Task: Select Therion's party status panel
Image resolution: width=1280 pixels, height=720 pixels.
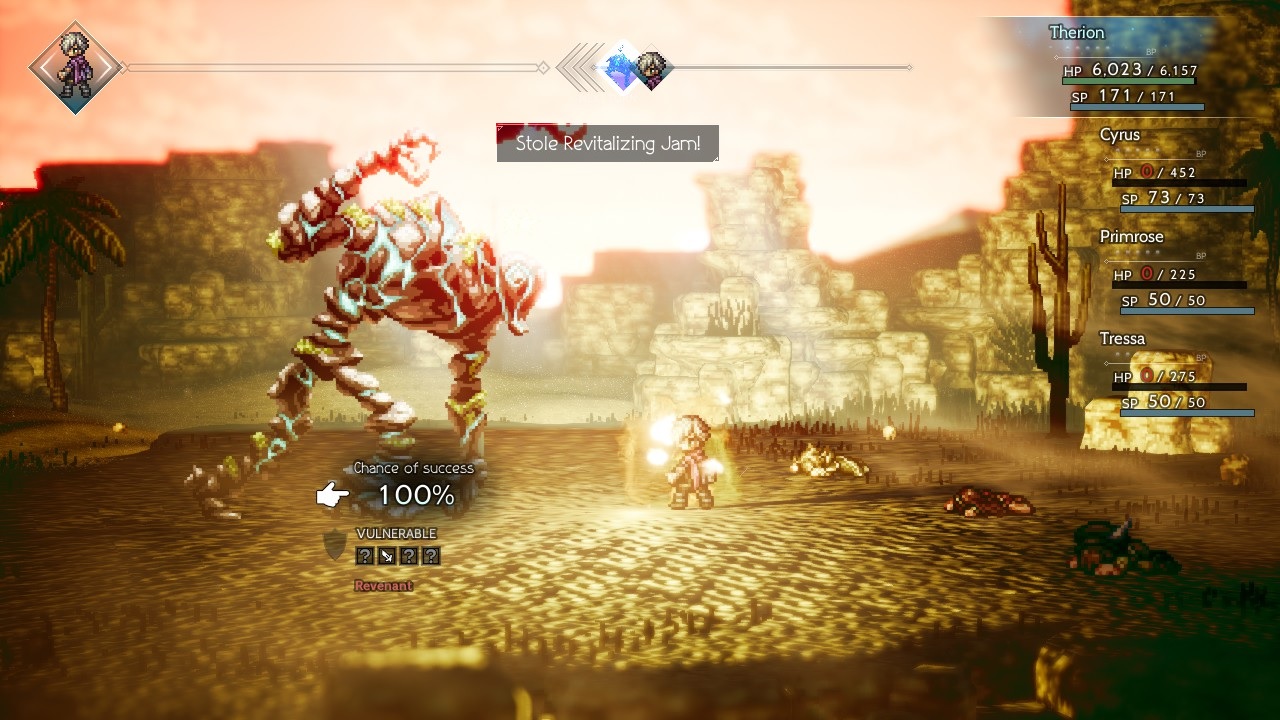Action: point(1128,68)
